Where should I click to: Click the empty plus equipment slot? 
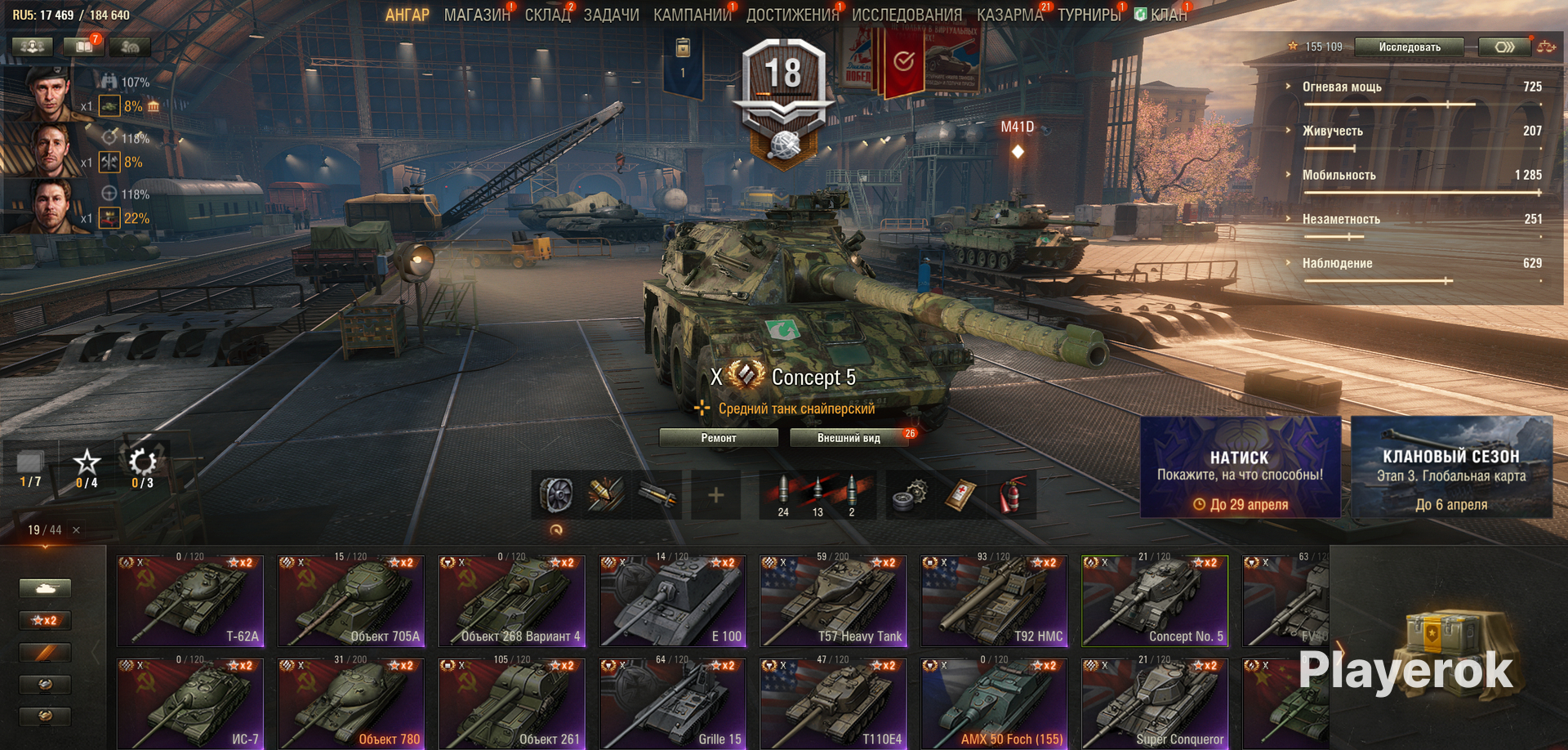click(x=715, y=495)
